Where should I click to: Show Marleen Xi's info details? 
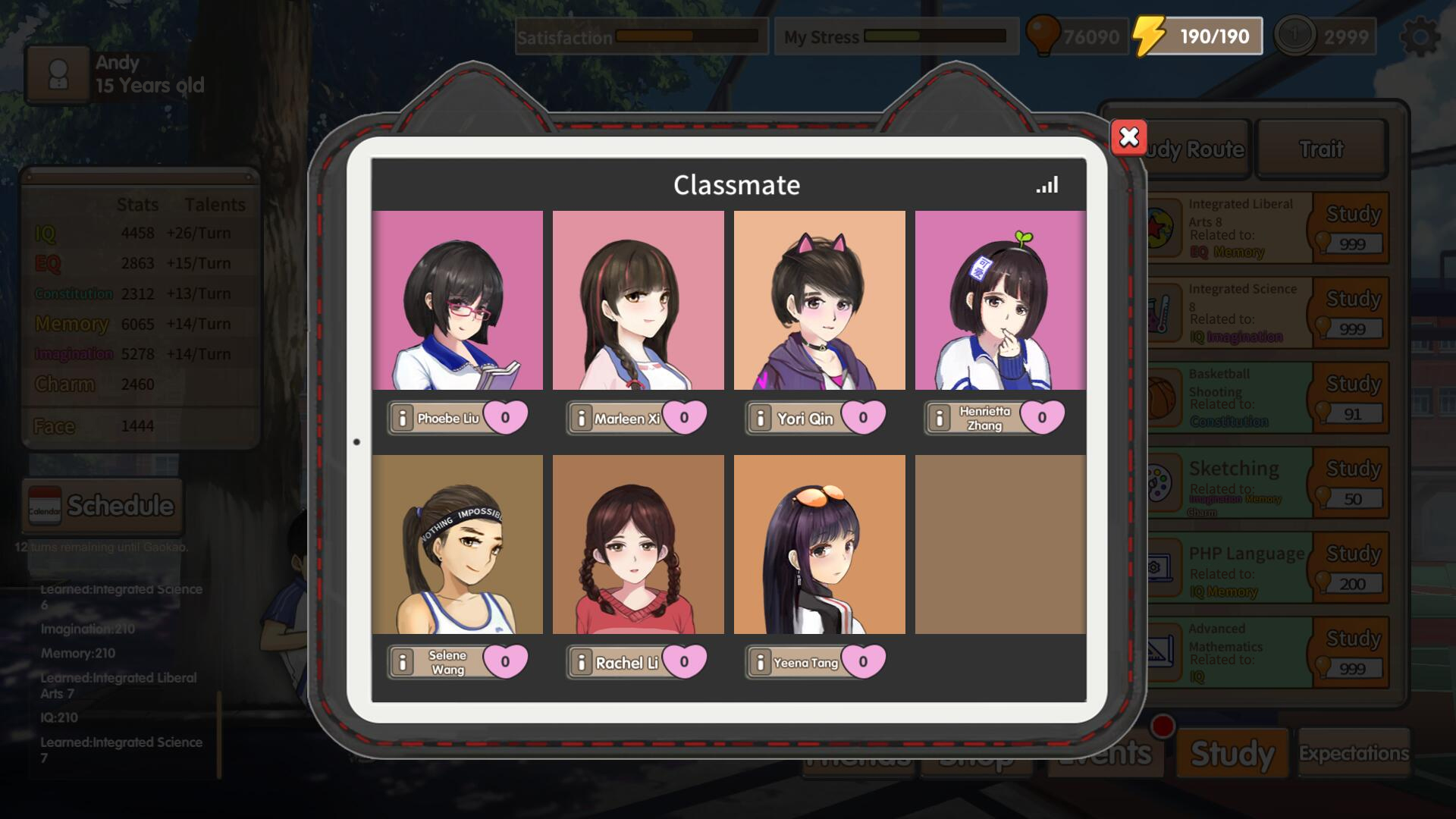click(x=581, y=418)
